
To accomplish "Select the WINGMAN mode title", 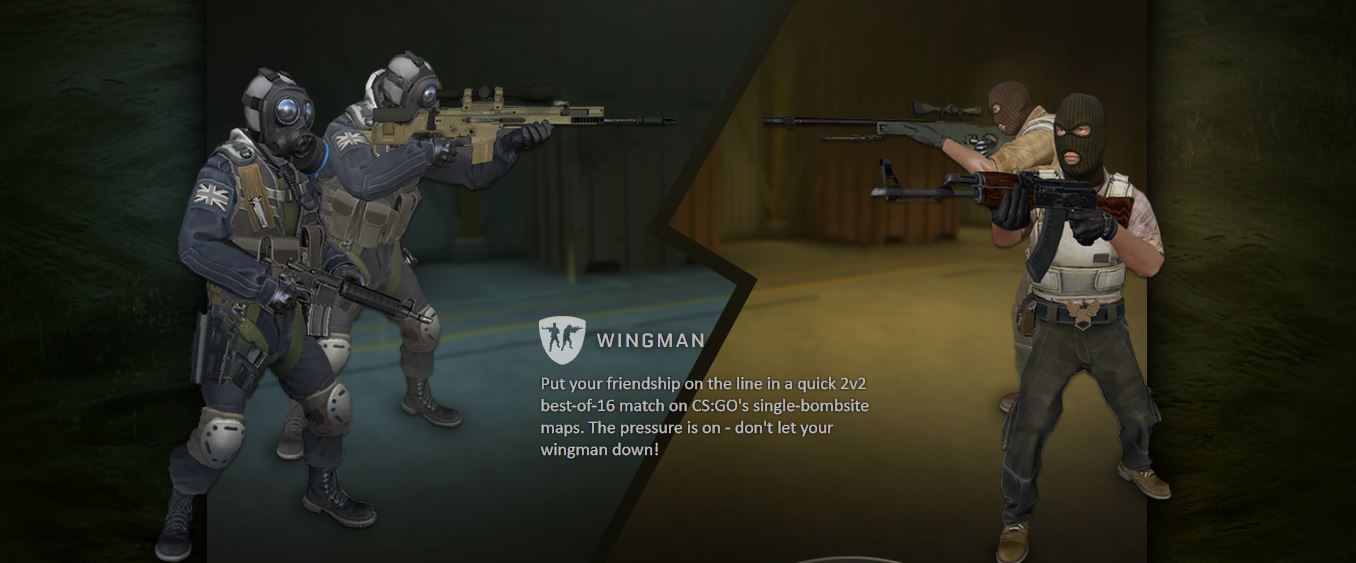I will (650, 341).
